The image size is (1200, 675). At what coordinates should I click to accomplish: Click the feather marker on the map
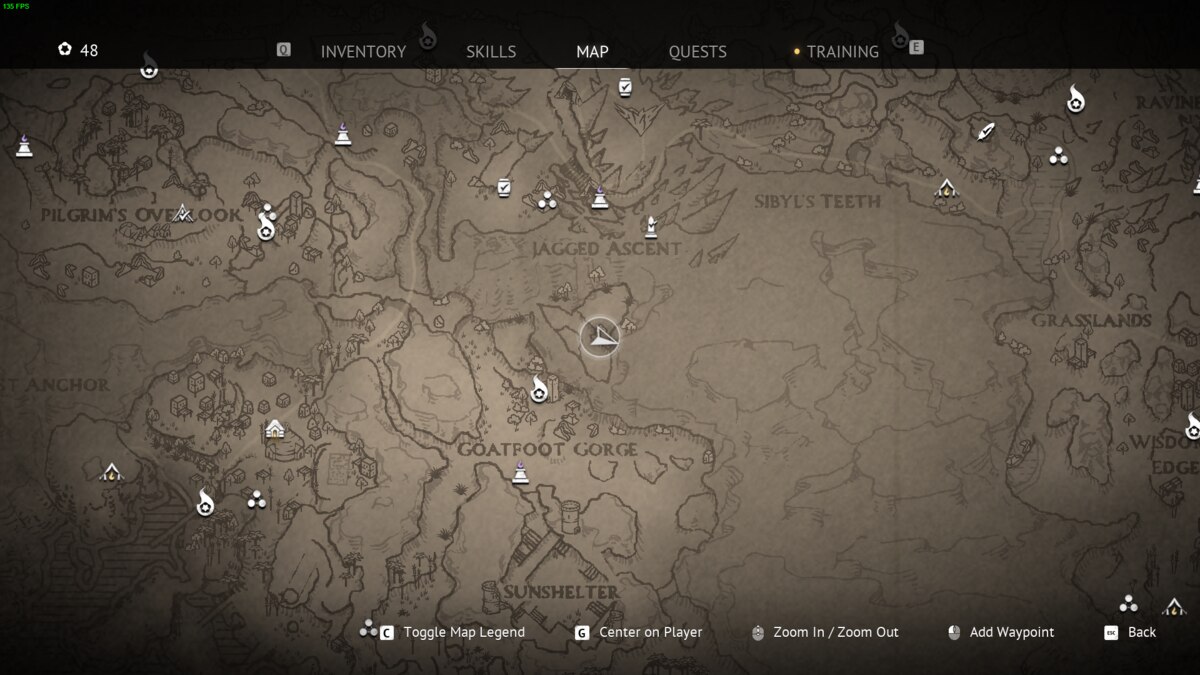(986, 132)
